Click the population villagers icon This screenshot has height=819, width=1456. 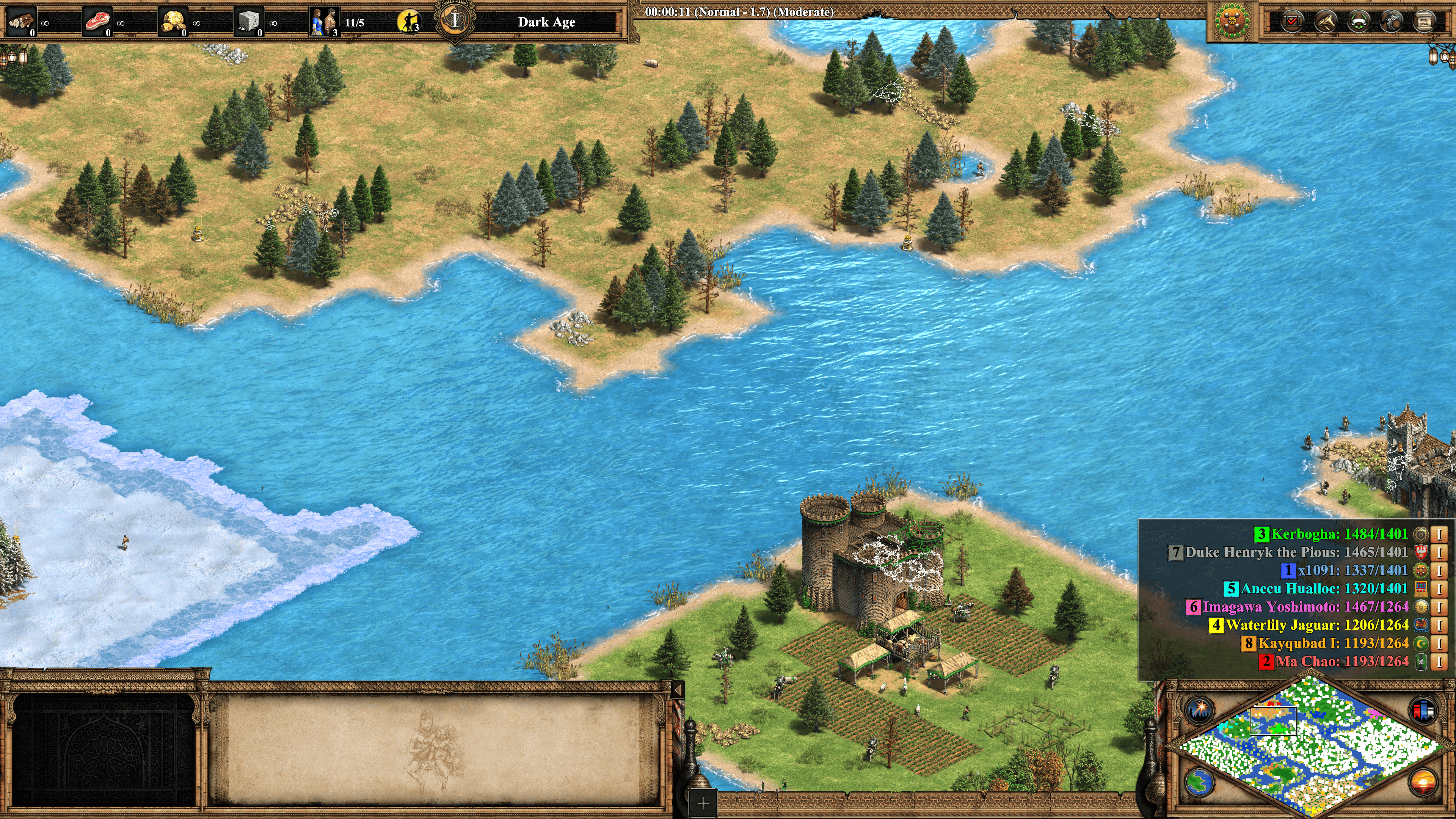coord(325,22)
